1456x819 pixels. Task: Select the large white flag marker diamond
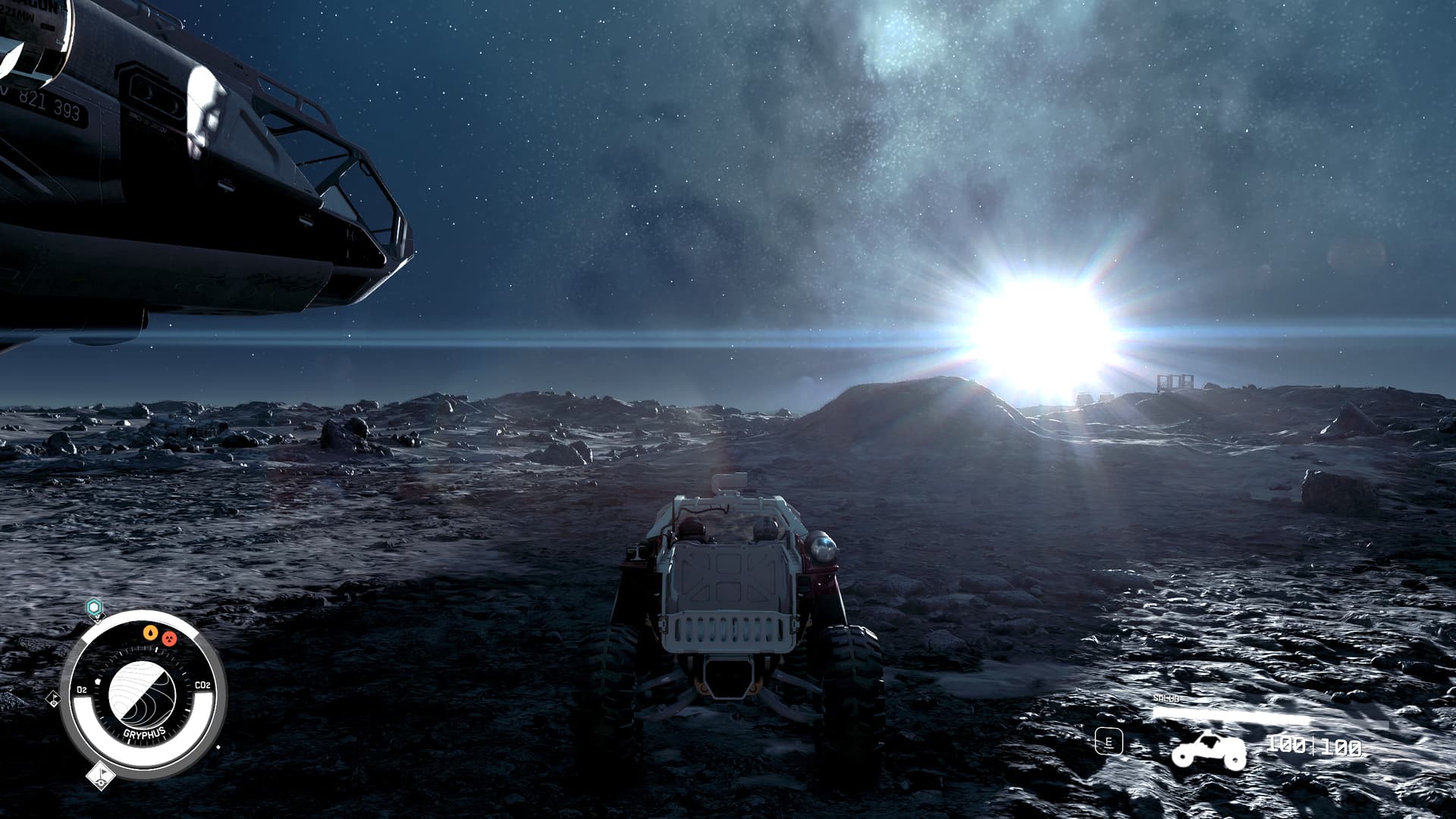[100, 775]
